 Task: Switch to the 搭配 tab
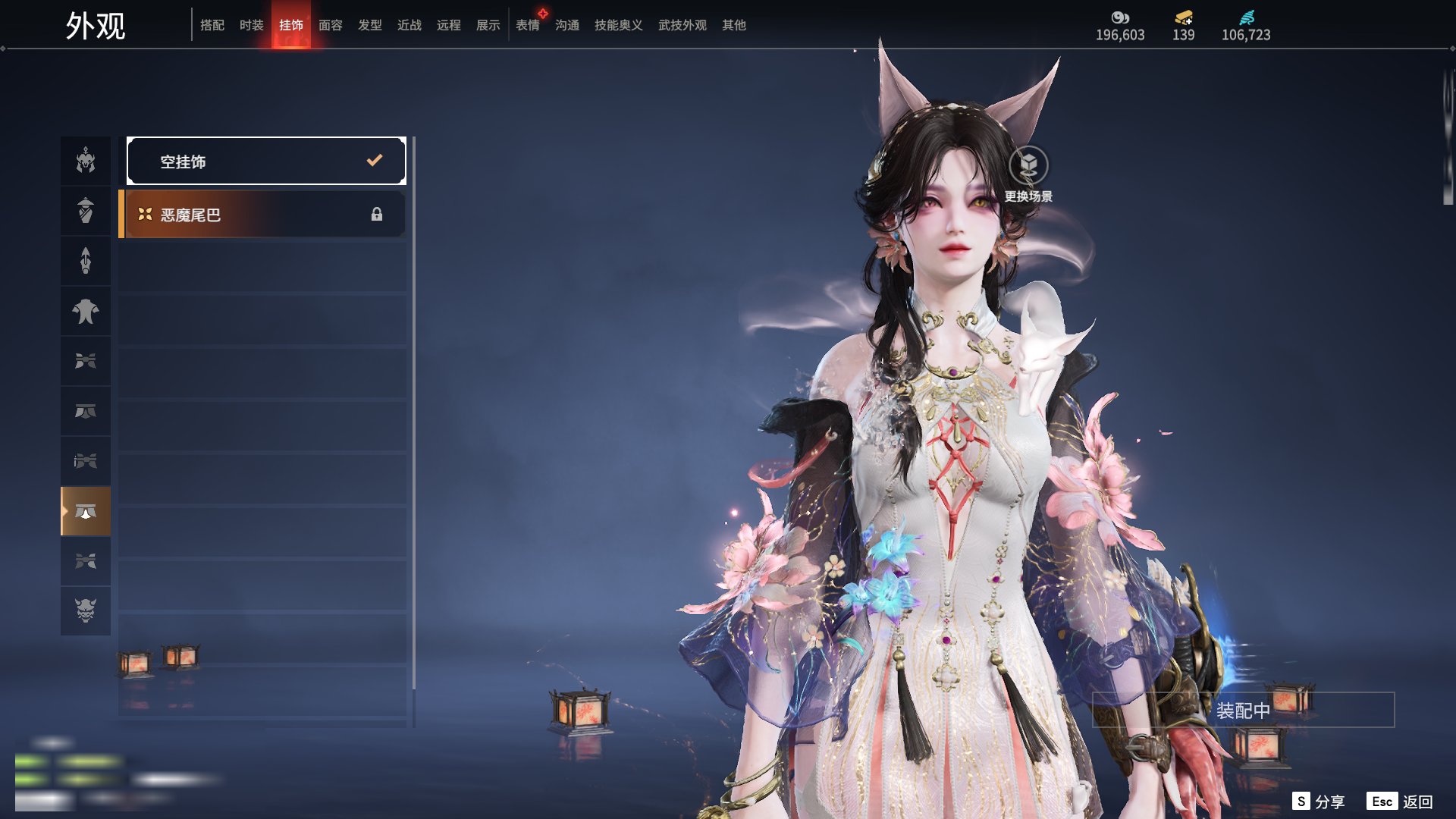click(x=212, y=25)
